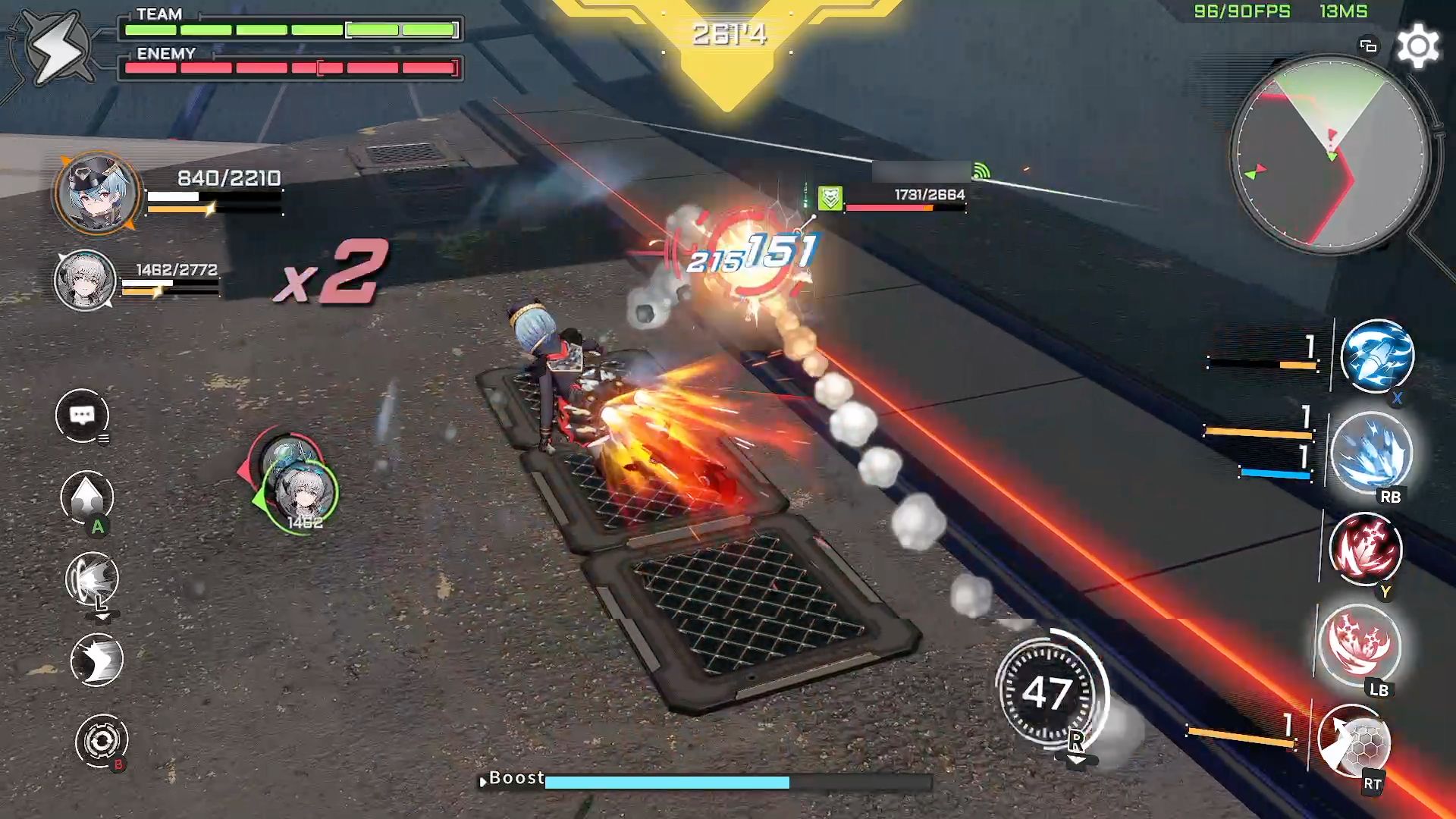
Task: Trigger the sonic burst dash skill
Action: [92, 579]
